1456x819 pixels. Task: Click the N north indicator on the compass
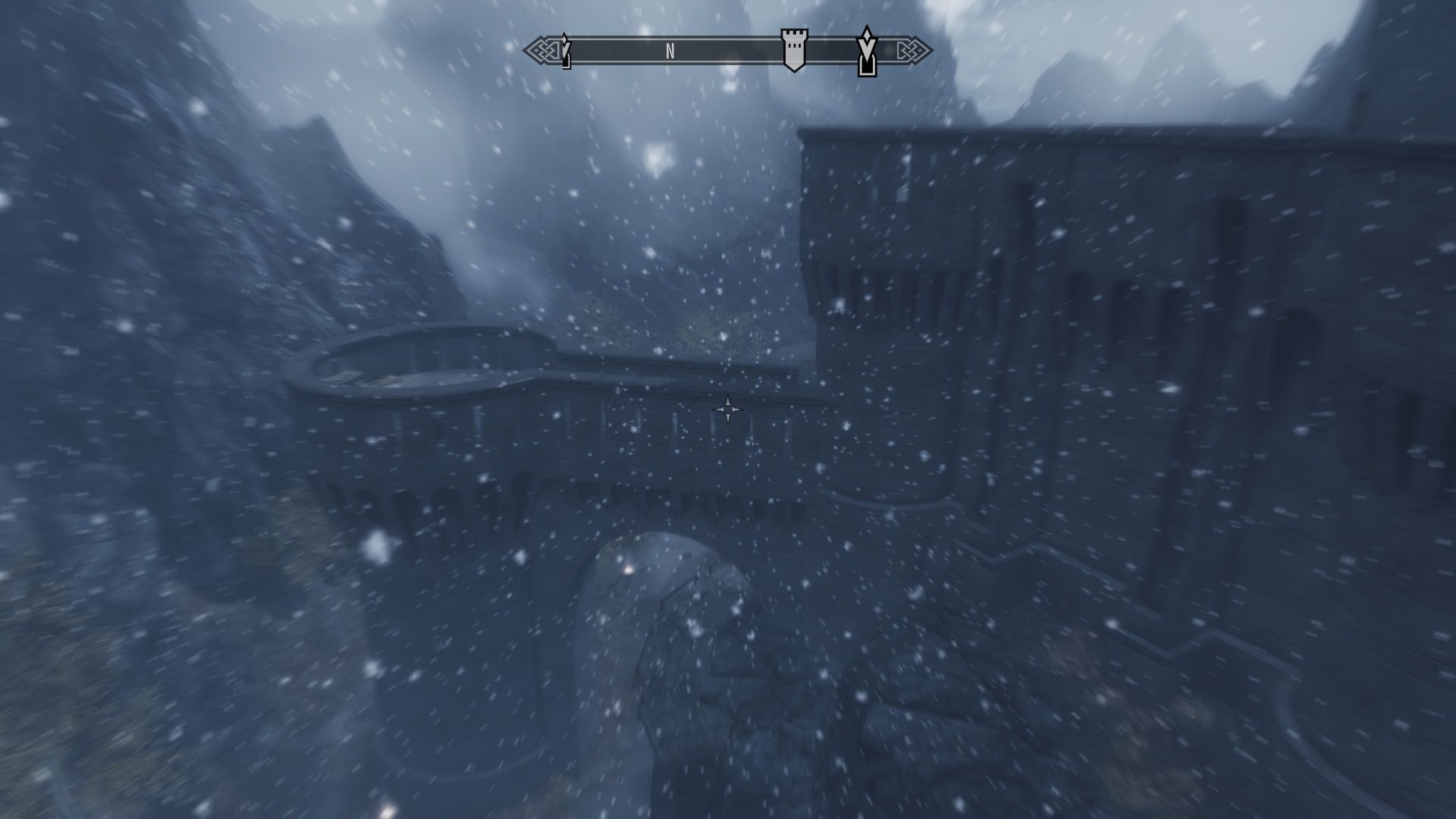click(669, 52)
